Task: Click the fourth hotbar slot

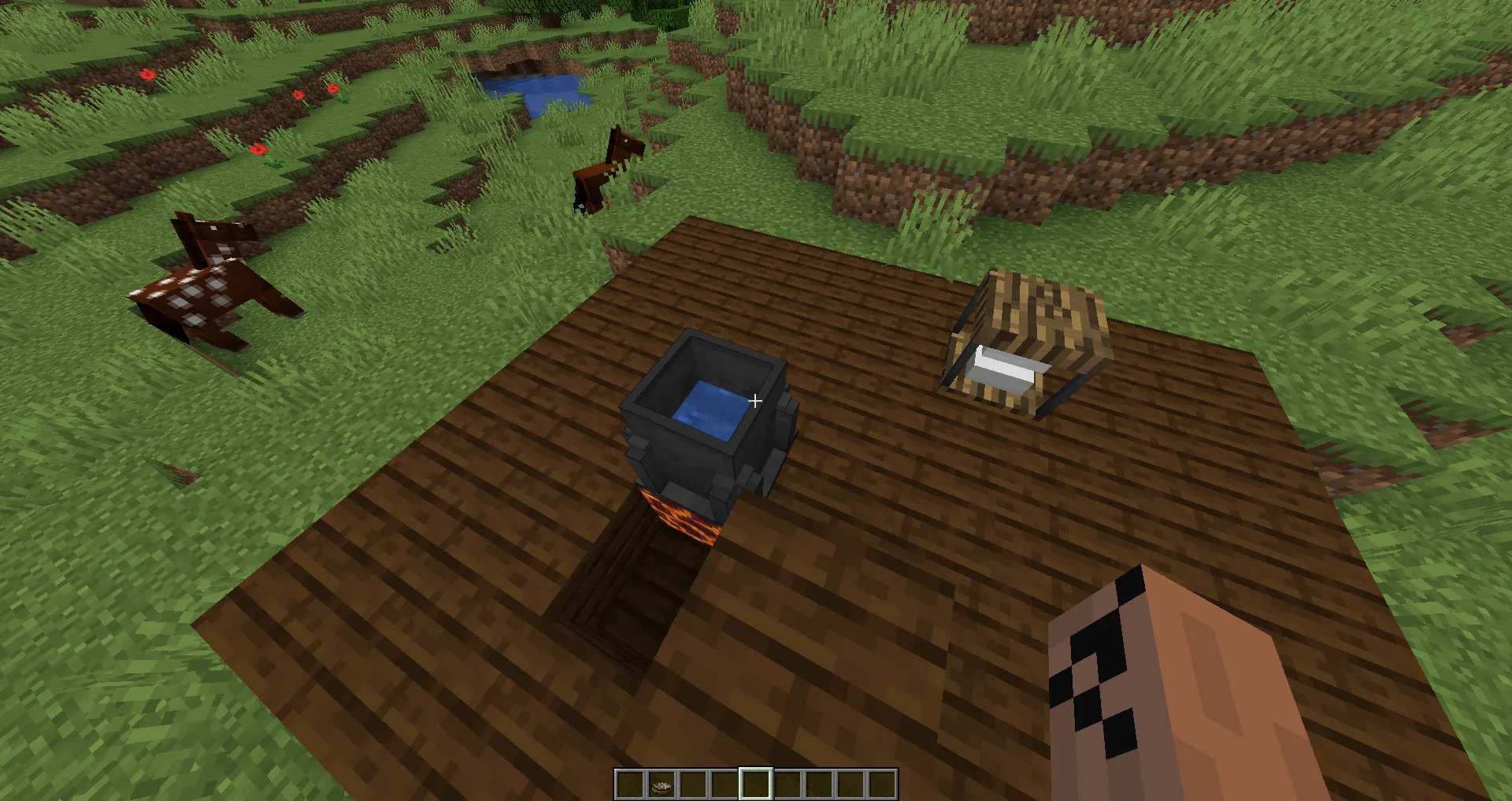Action: click(x=724, y=784)
